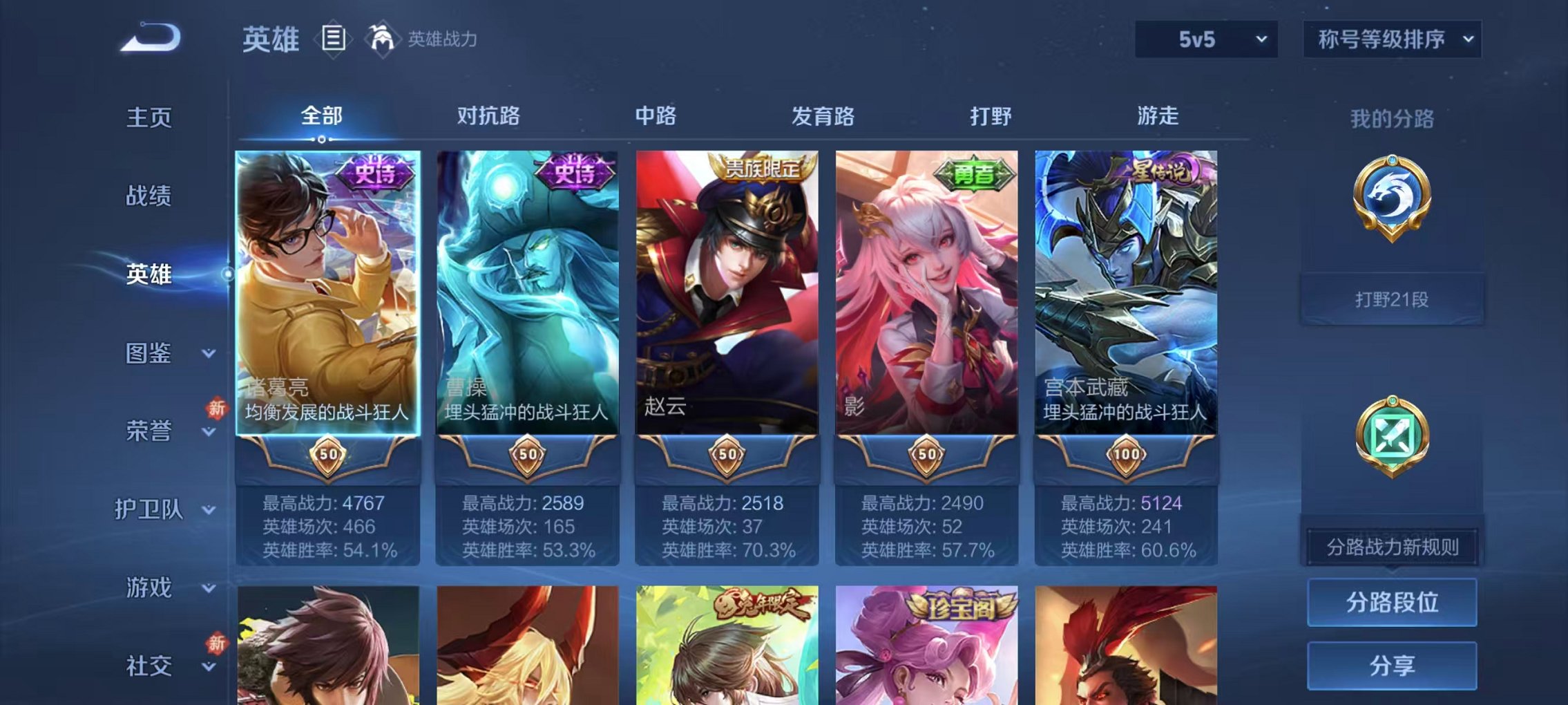1568x705 pixels.
Task: Open the hero handbook icon beside 英雄 title
Action: pos(335,39)
